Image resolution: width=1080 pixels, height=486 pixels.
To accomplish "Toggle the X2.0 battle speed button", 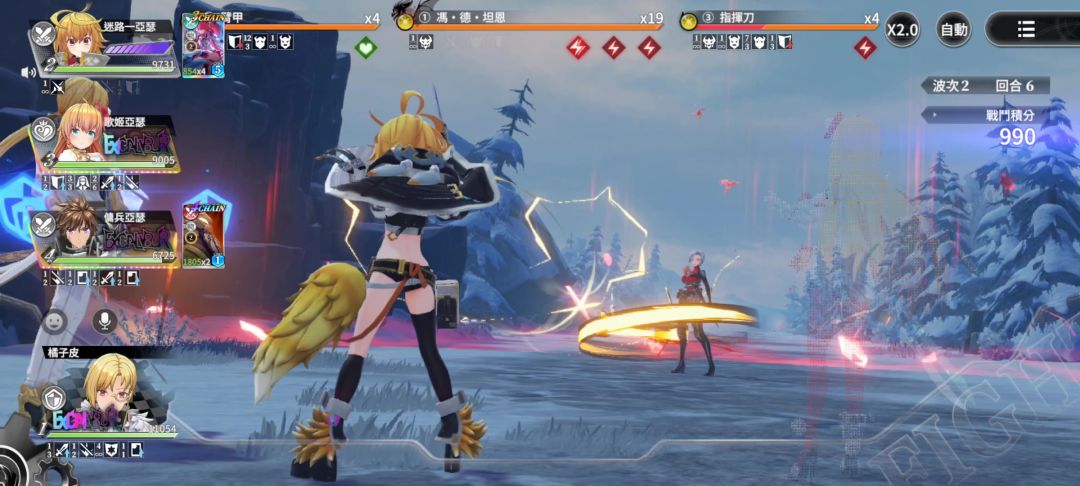I will click(902, 29).
